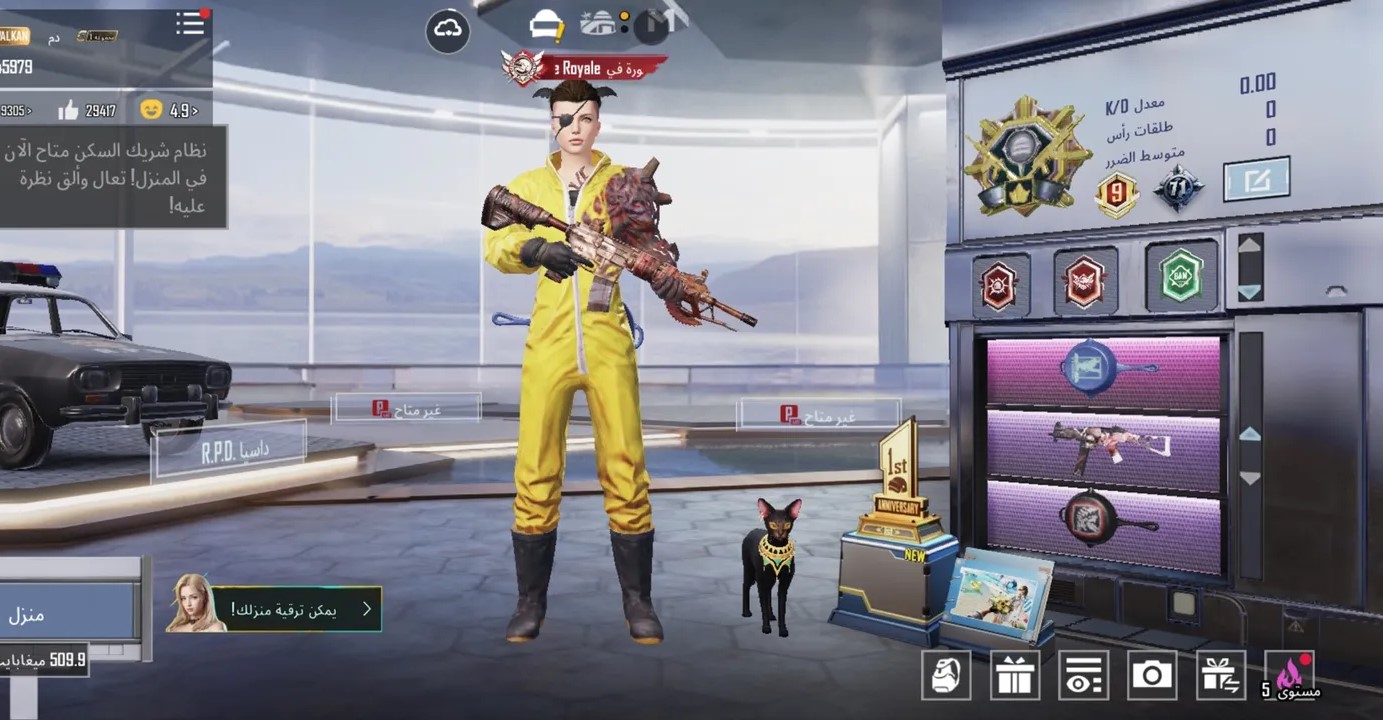Screen dimensions: 1383x720
Task: View the smiley face 4.9 rating
Action: coord(169,110)
